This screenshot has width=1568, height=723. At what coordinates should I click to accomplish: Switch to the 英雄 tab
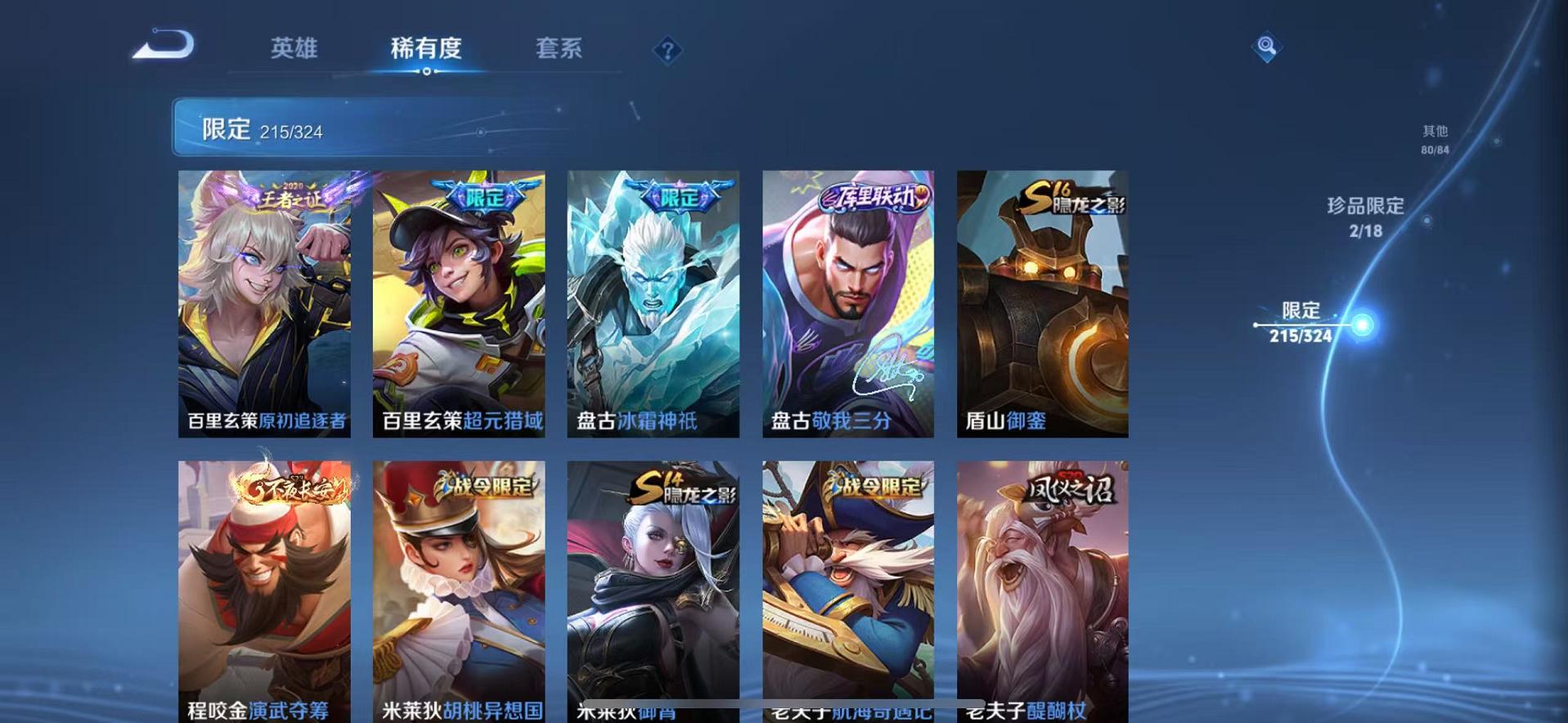click(295, 49)
